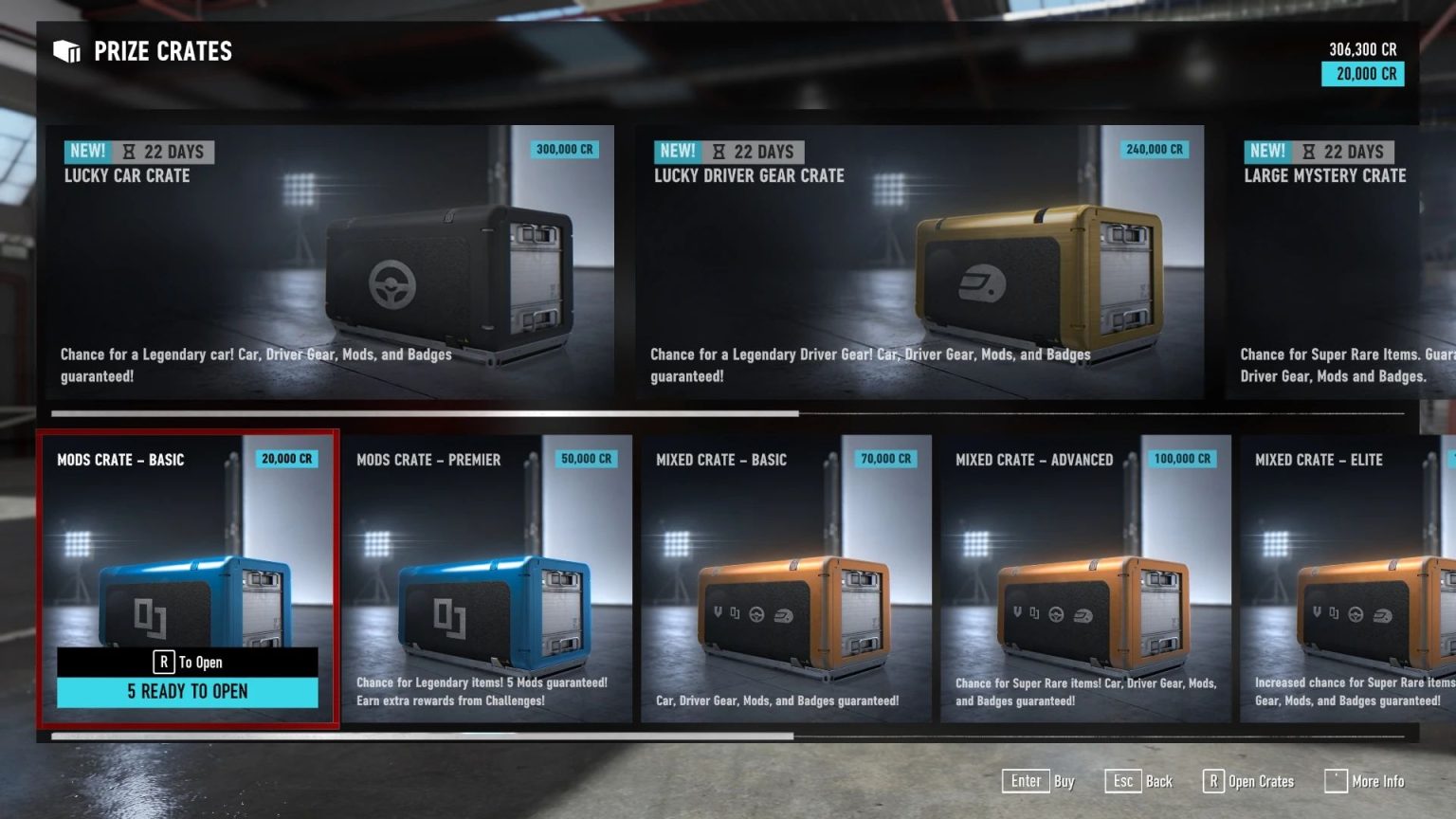Screen dimensions: 1456x819
Task: Click the R key icon next to Open Crates
Action: (x=1212, y=781)
